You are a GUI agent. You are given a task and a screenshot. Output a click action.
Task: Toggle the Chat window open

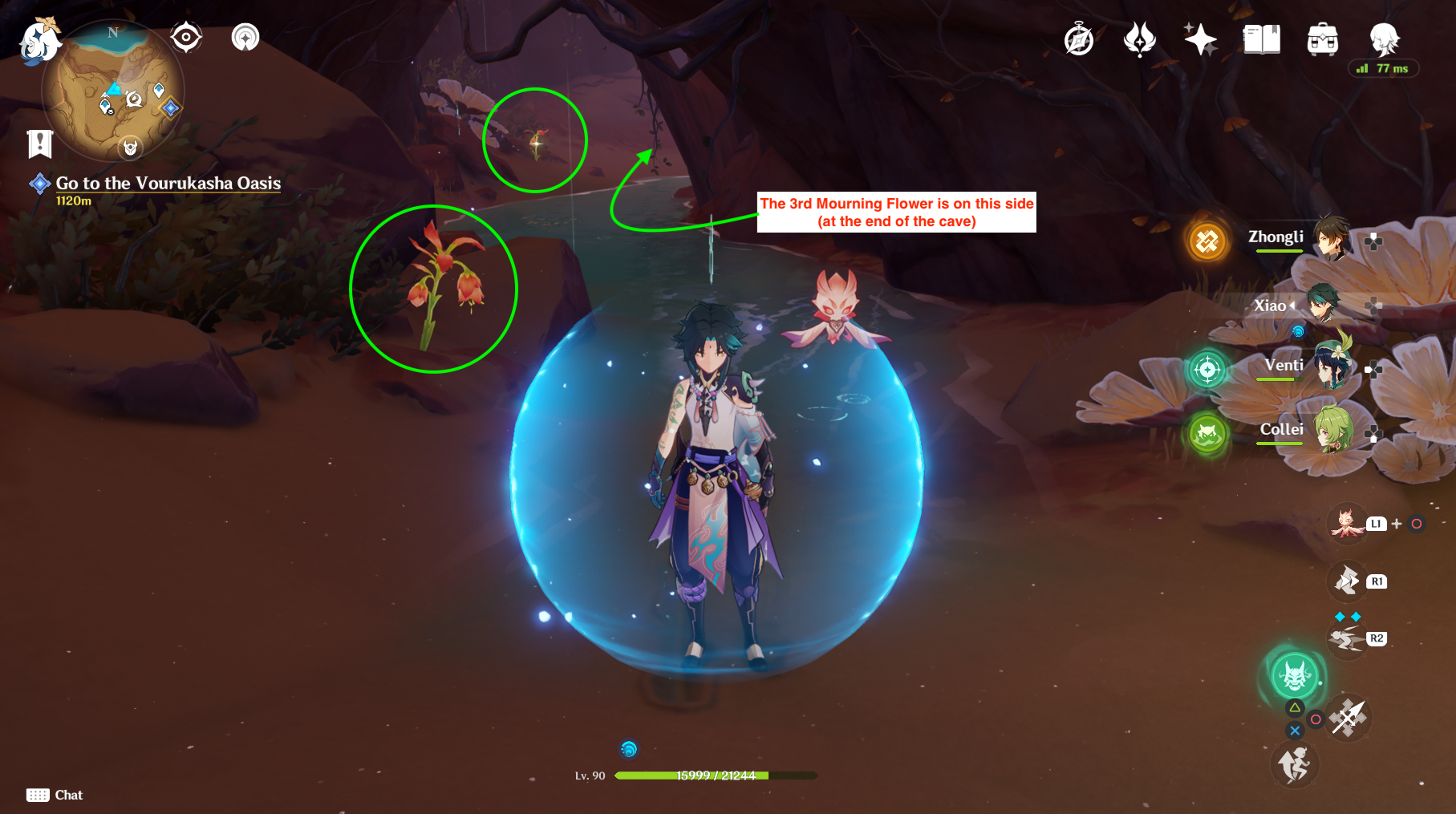point(51,795)
